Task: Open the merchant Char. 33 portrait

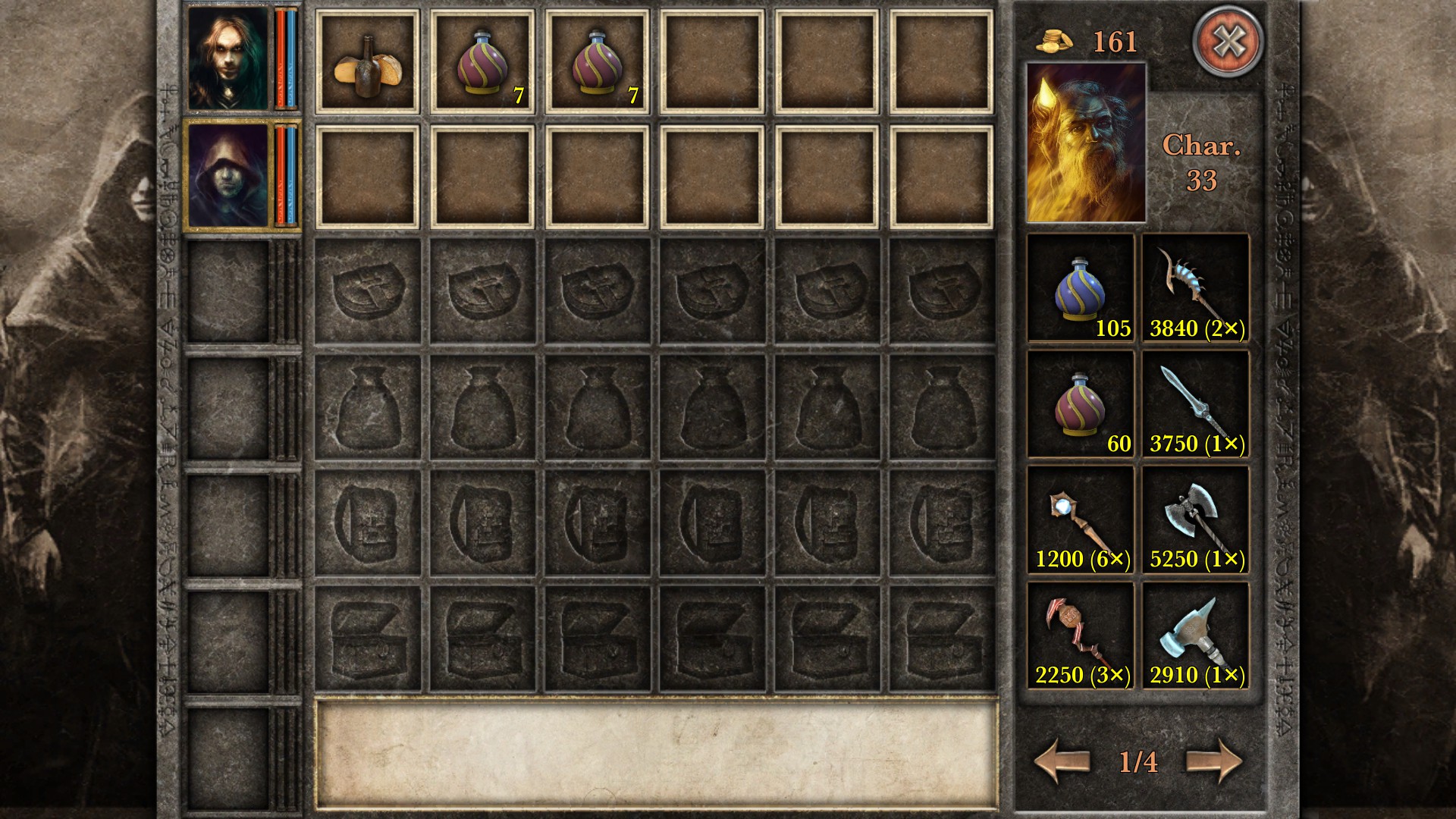Action: 1083,144
